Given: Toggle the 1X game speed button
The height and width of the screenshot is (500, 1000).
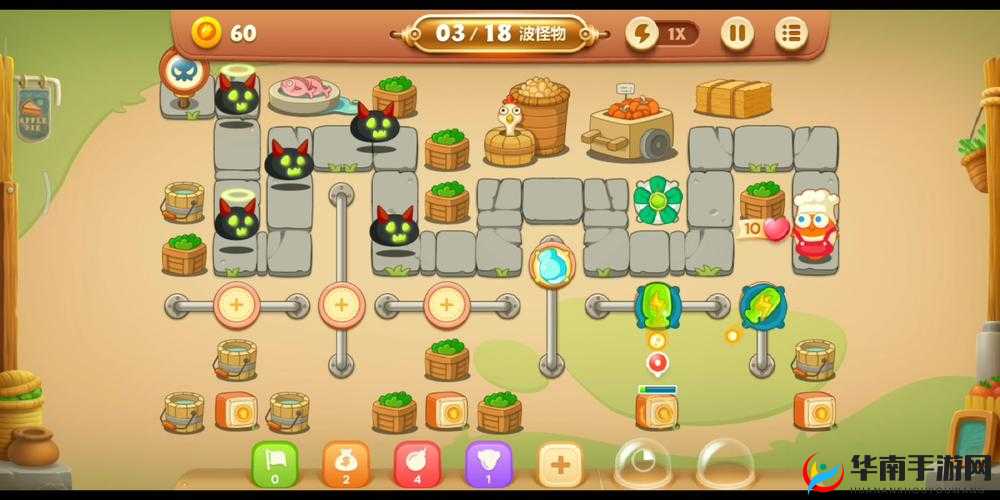Looking at the screenshot, I should pyautogui.click(x=662, y=33).
